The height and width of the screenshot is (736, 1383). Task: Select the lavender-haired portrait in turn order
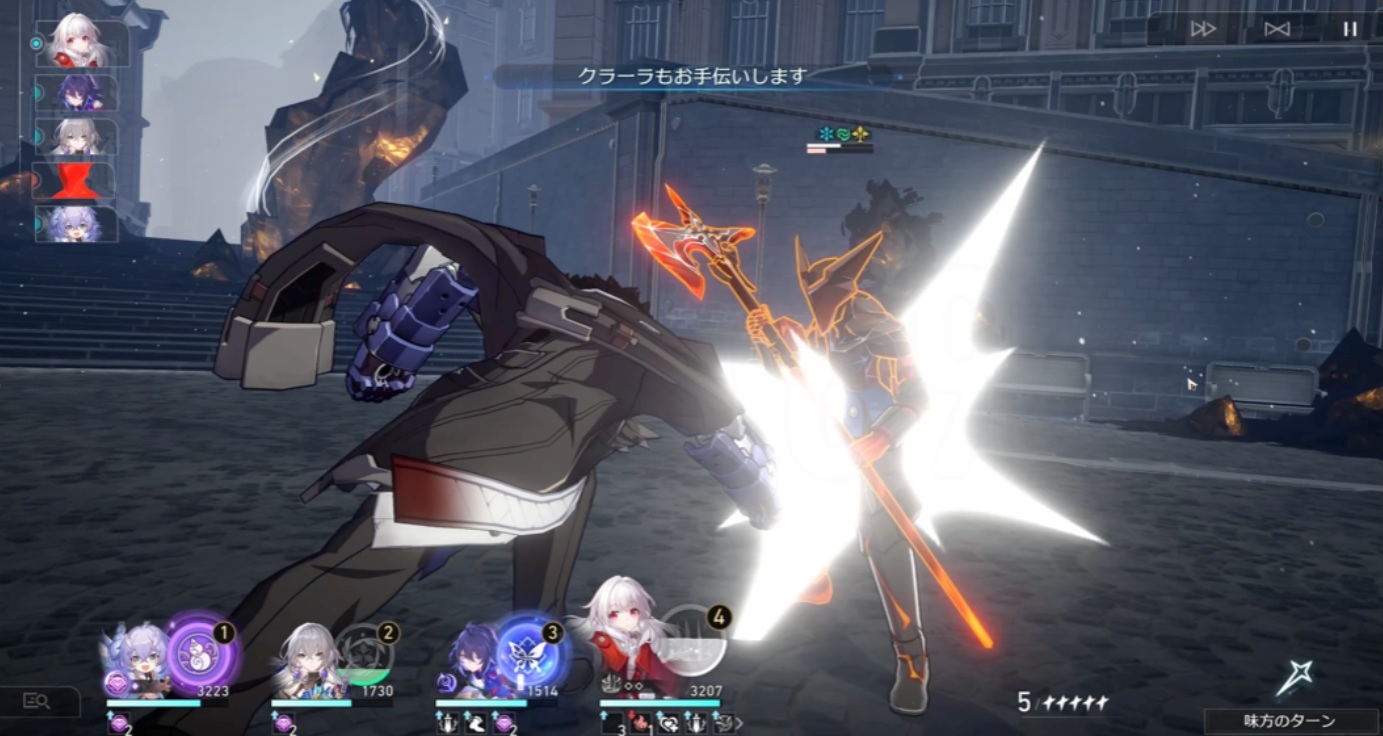[77, 225]
